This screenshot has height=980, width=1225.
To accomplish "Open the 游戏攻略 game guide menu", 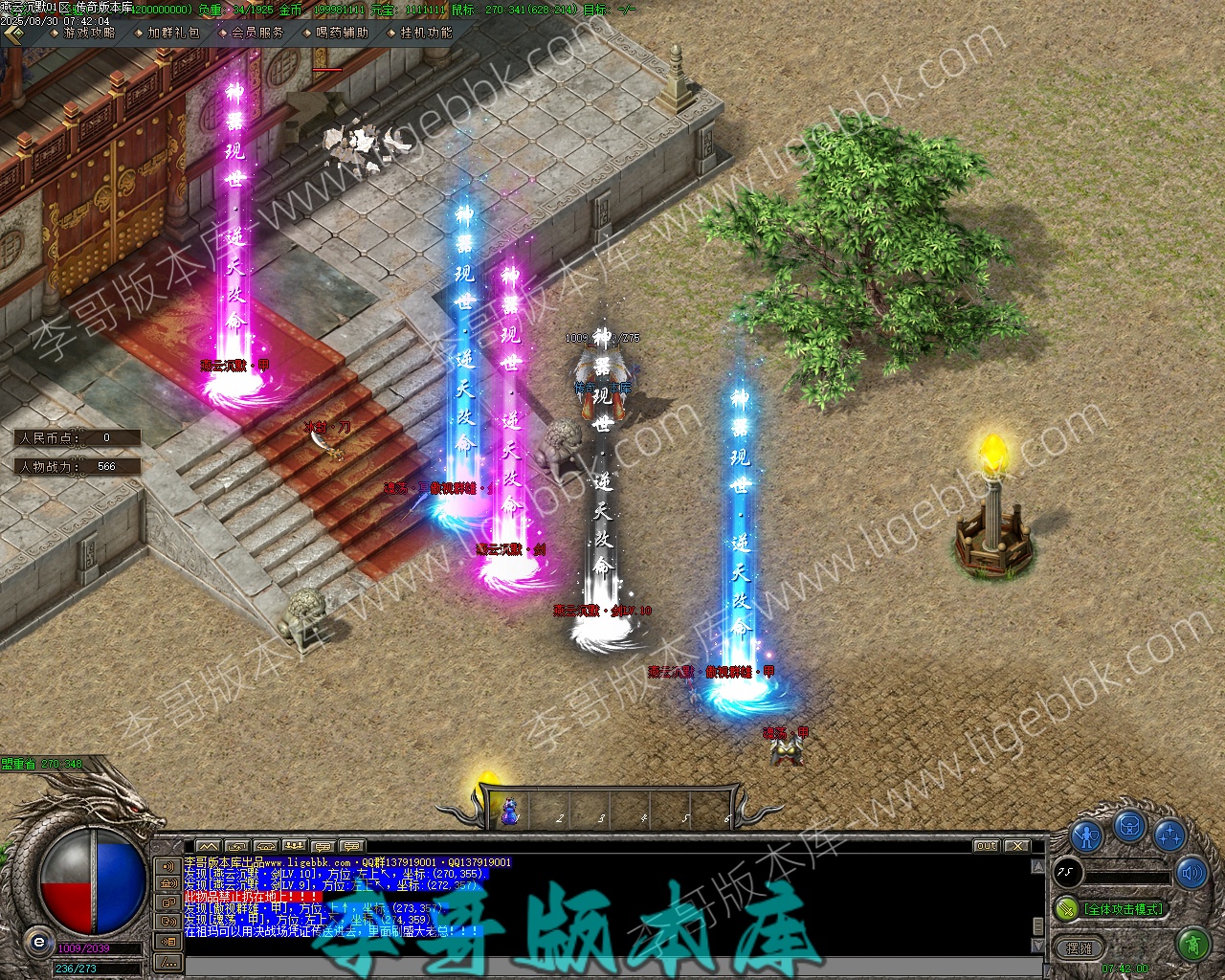I will tap(89, 33).
